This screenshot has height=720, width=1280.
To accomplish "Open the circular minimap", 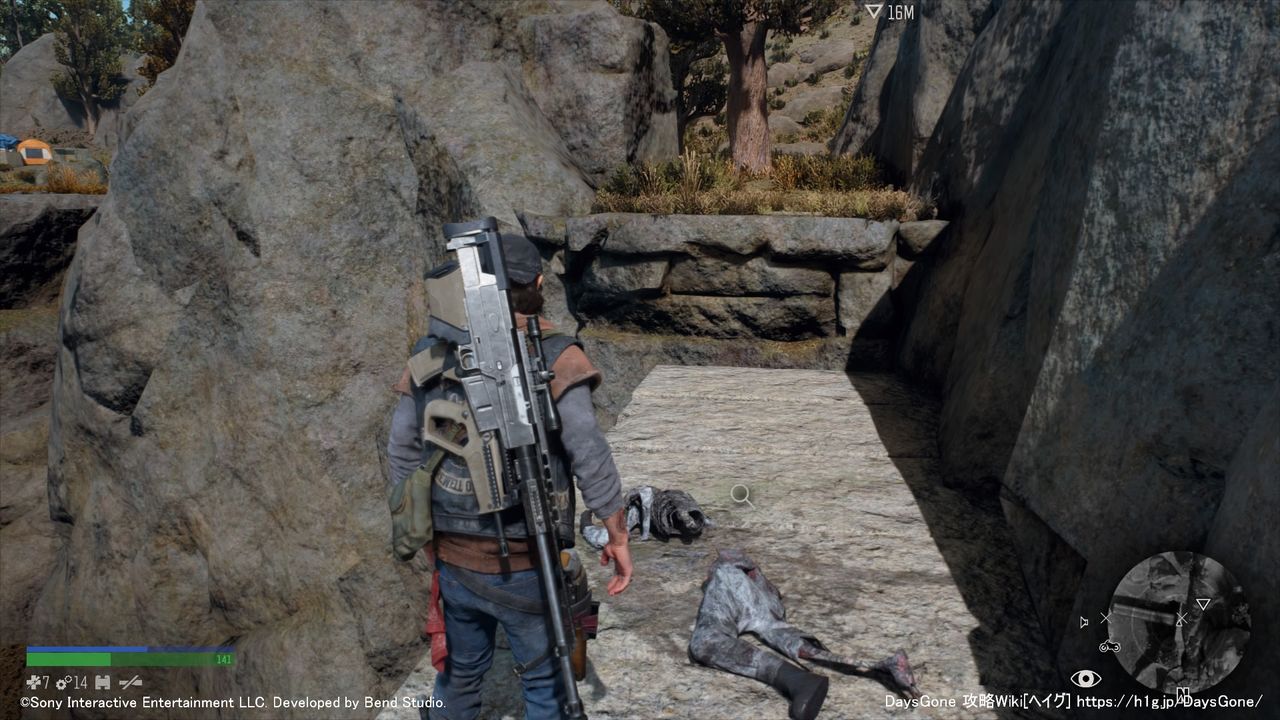I will [x=1179, y=621].
